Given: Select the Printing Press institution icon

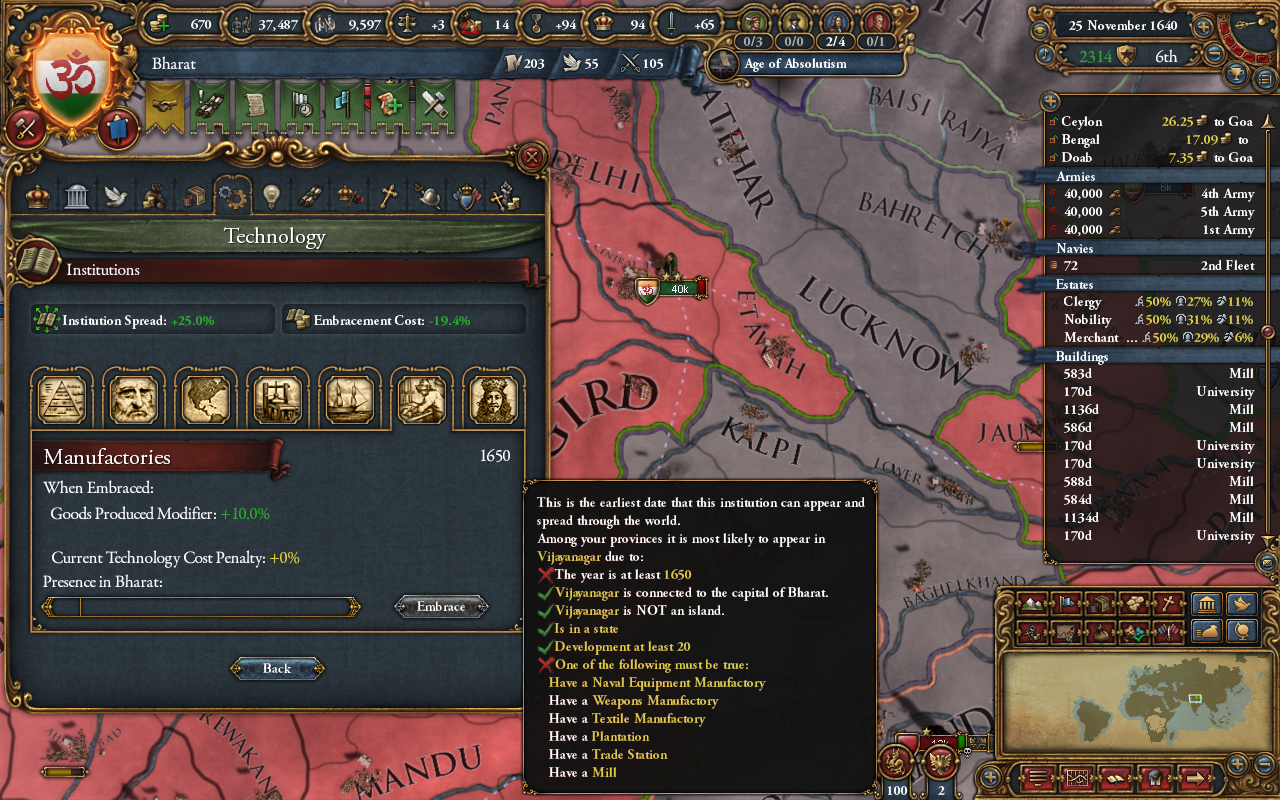Looking at the screenshot, I should [278, 397].
